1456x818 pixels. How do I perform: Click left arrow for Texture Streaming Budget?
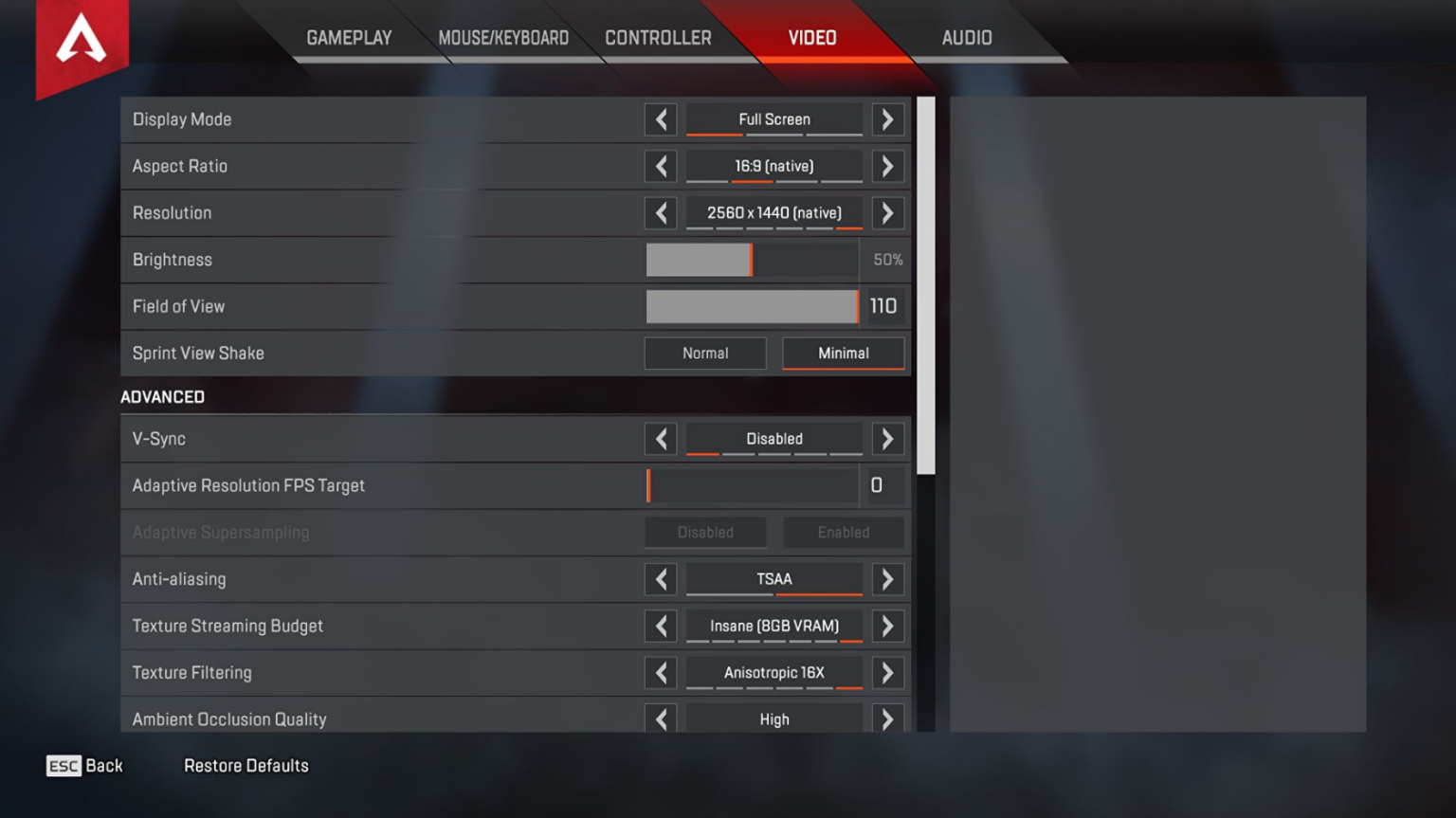pyautogui.click(x=661, y=626)
